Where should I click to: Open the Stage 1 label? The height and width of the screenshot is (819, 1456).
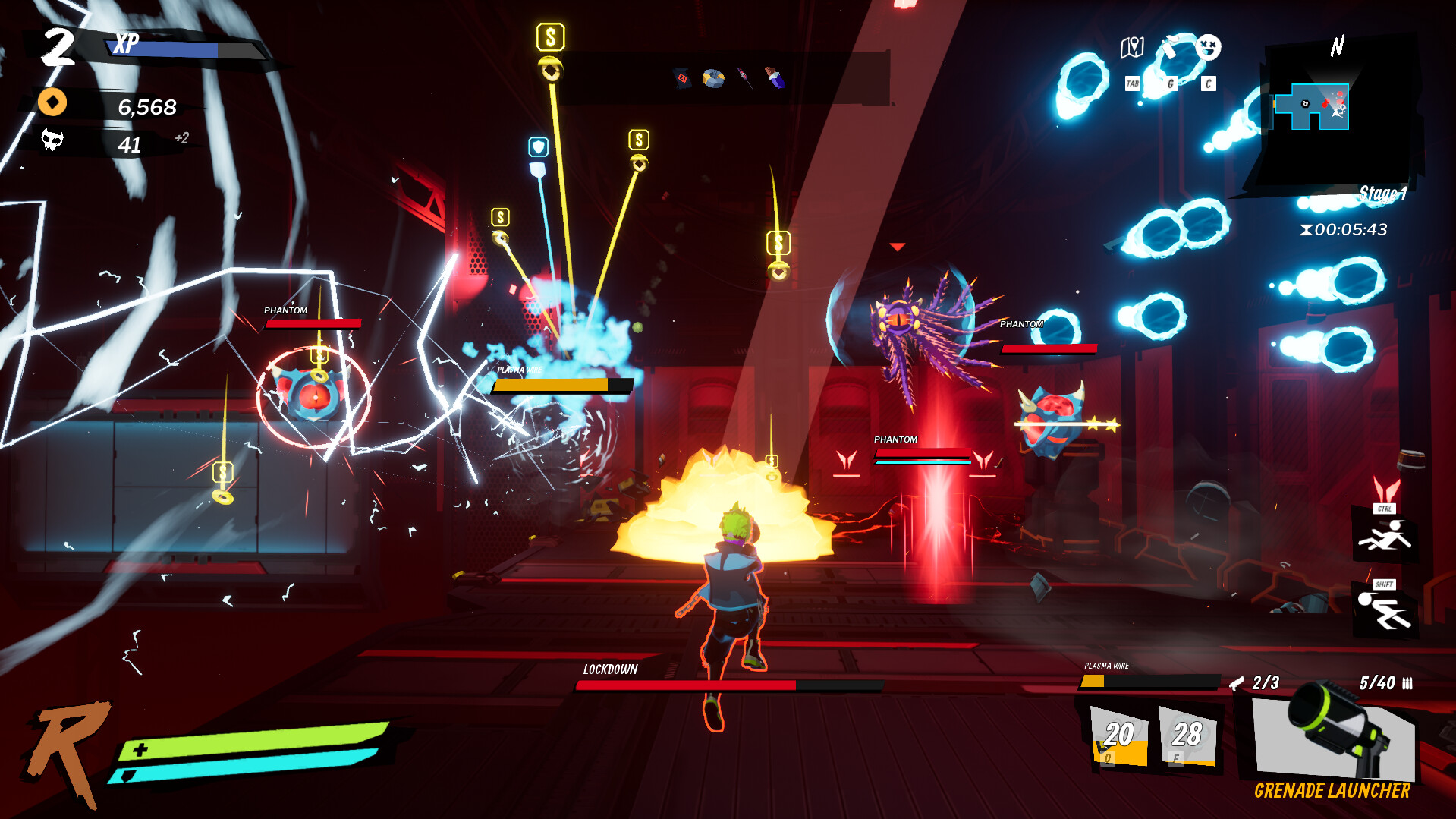pos(1382,194)
